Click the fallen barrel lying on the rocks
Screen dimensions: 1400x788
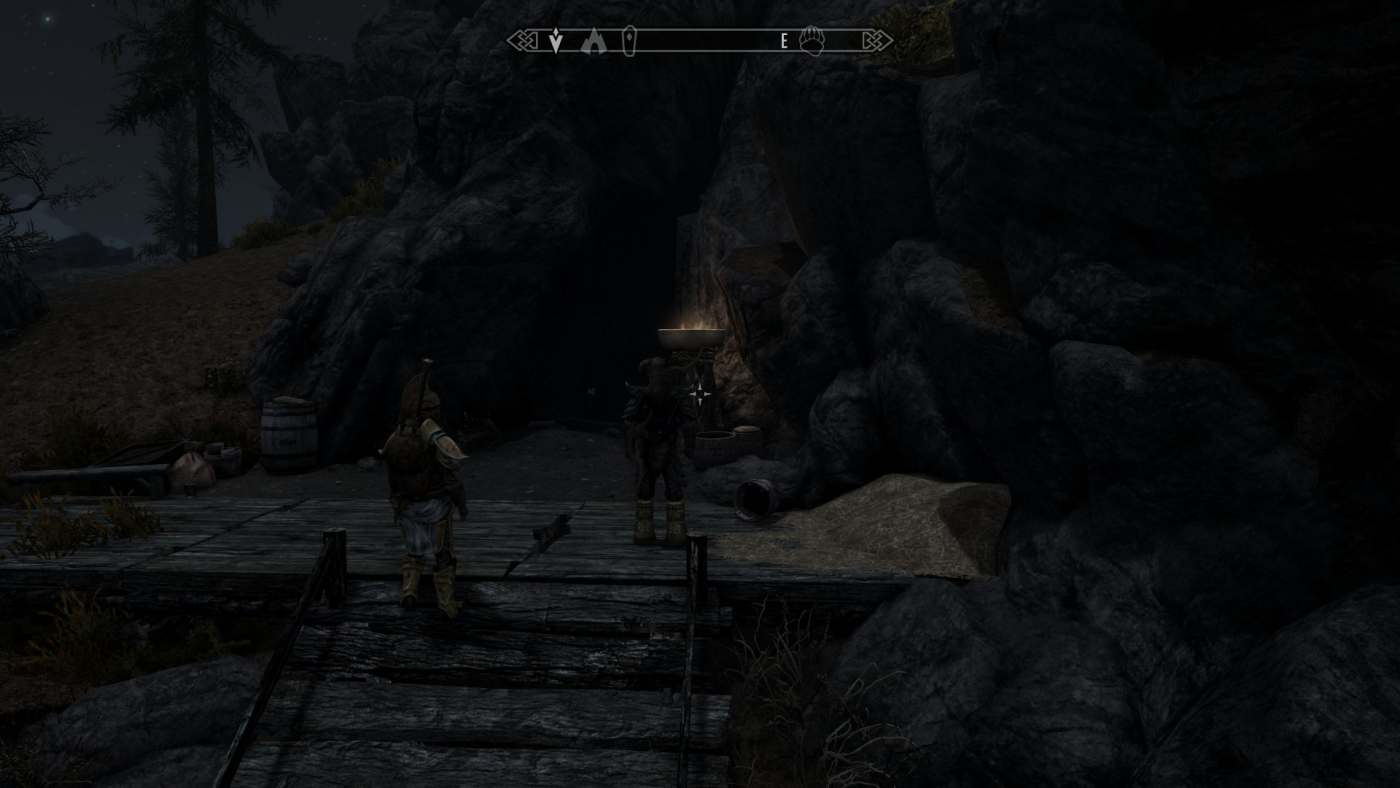[757, 500]
